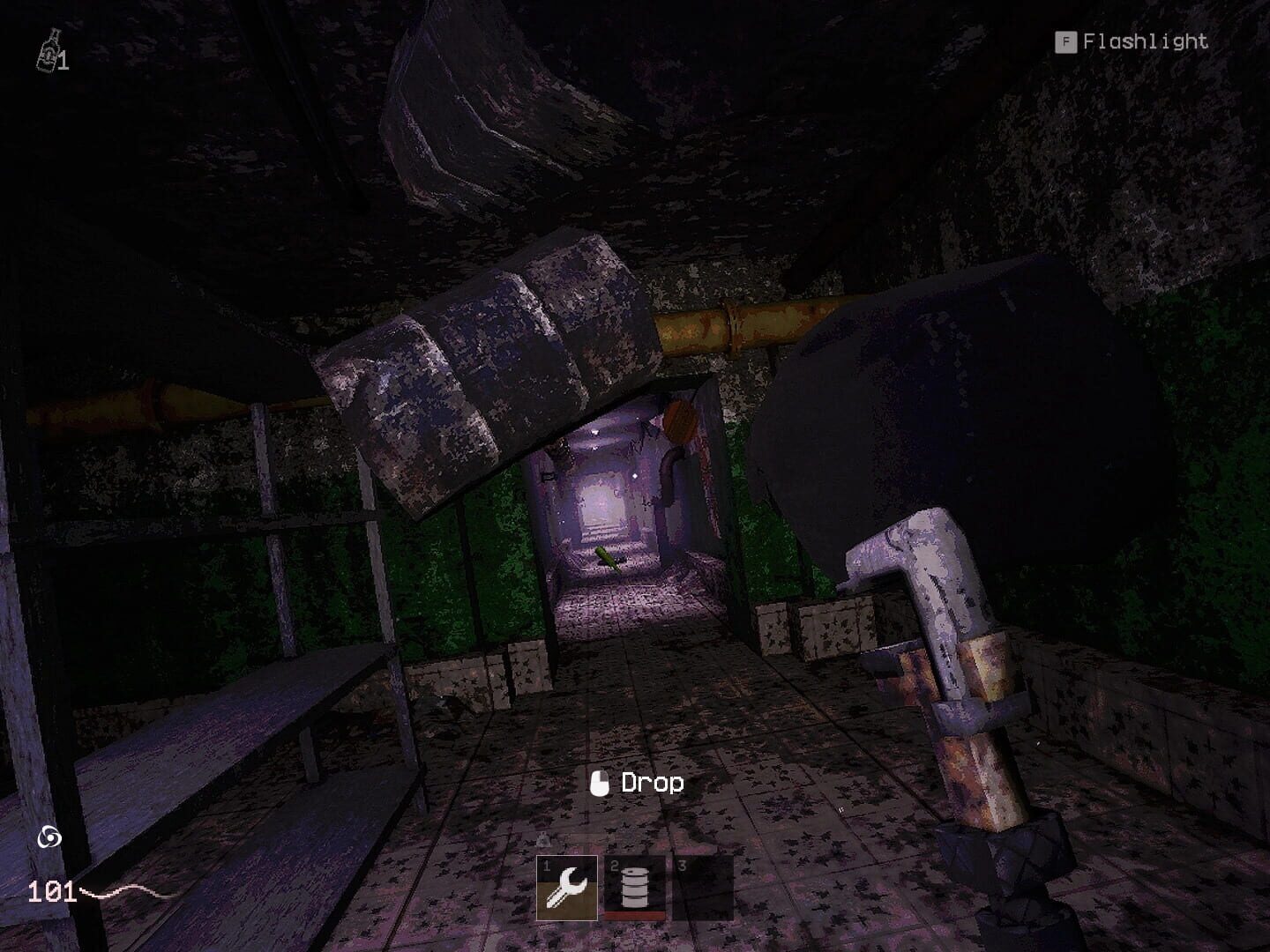Screen dimensions: 1270x952
Task: Click the red durability bar under the barrel
Action: [x=635, y=915]
